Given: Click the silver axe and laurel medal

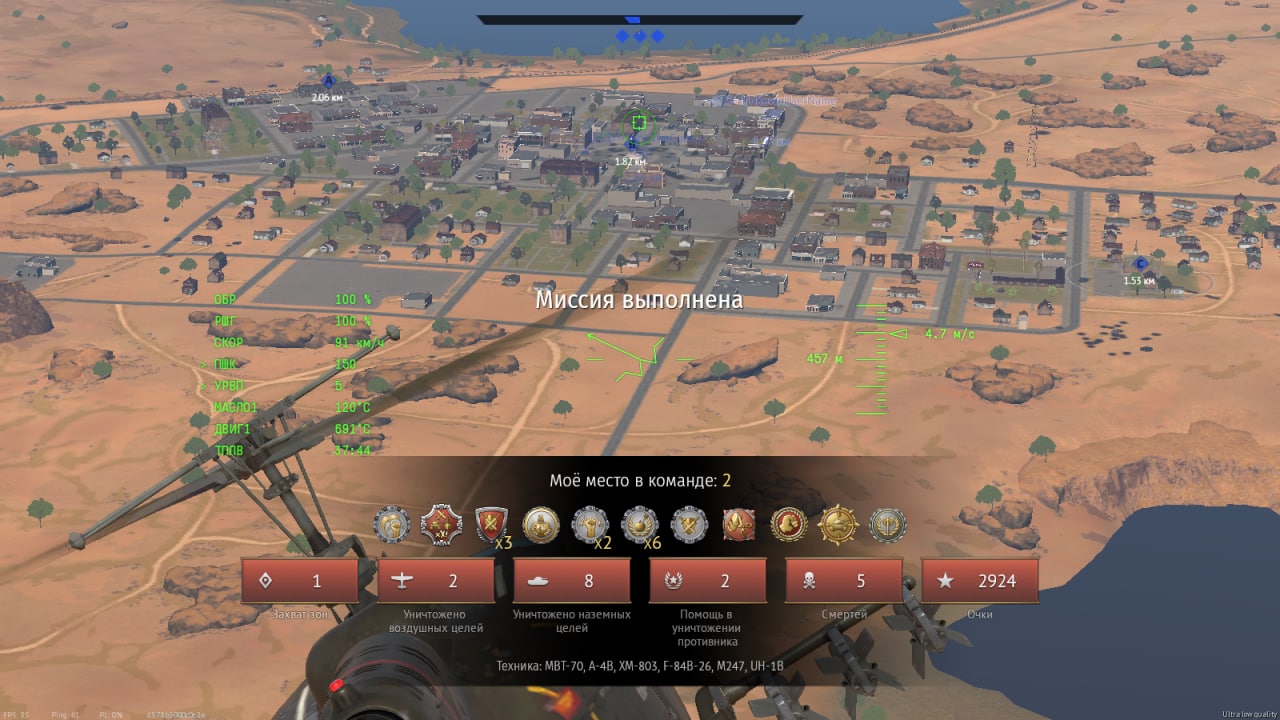Looking at the screenshot, I should [887, 524].
